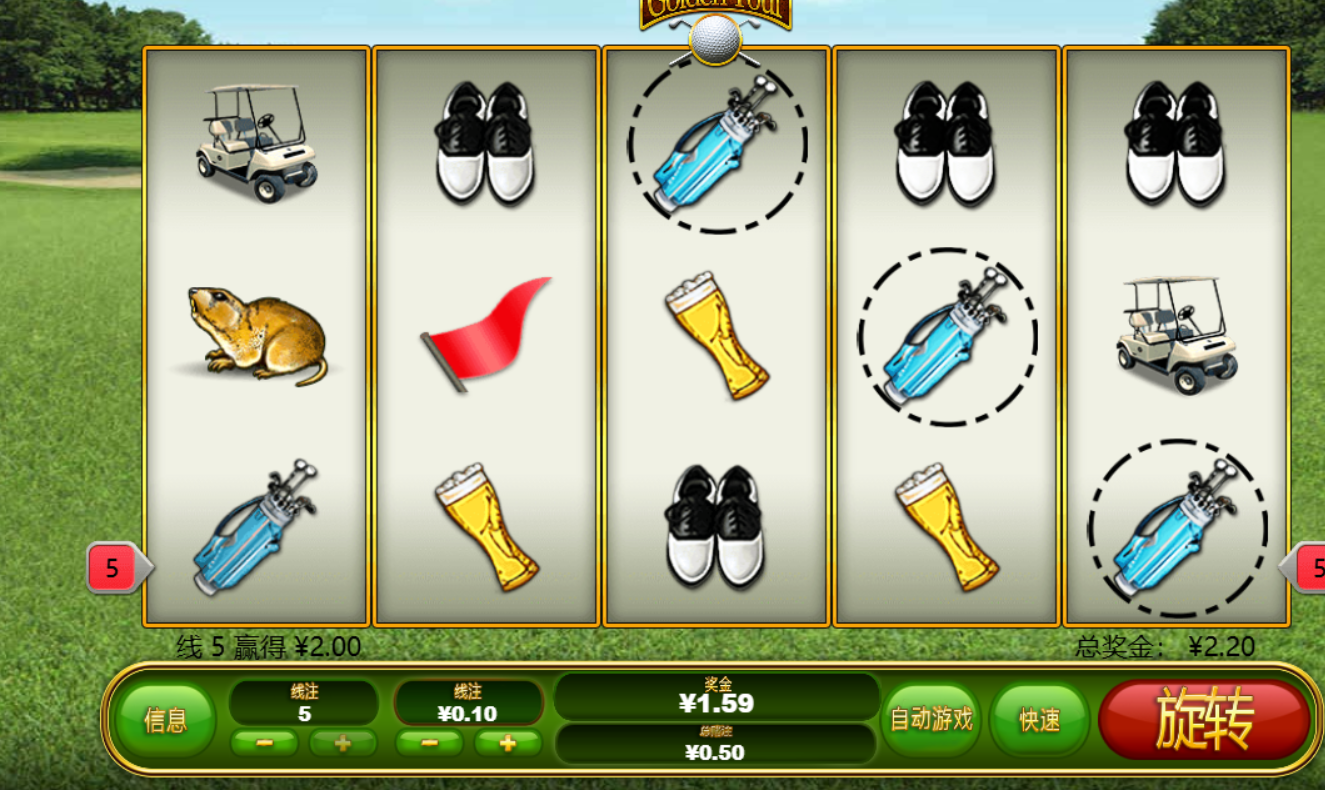Raise the ¥0.10 line bet with plus

point(507,743)
